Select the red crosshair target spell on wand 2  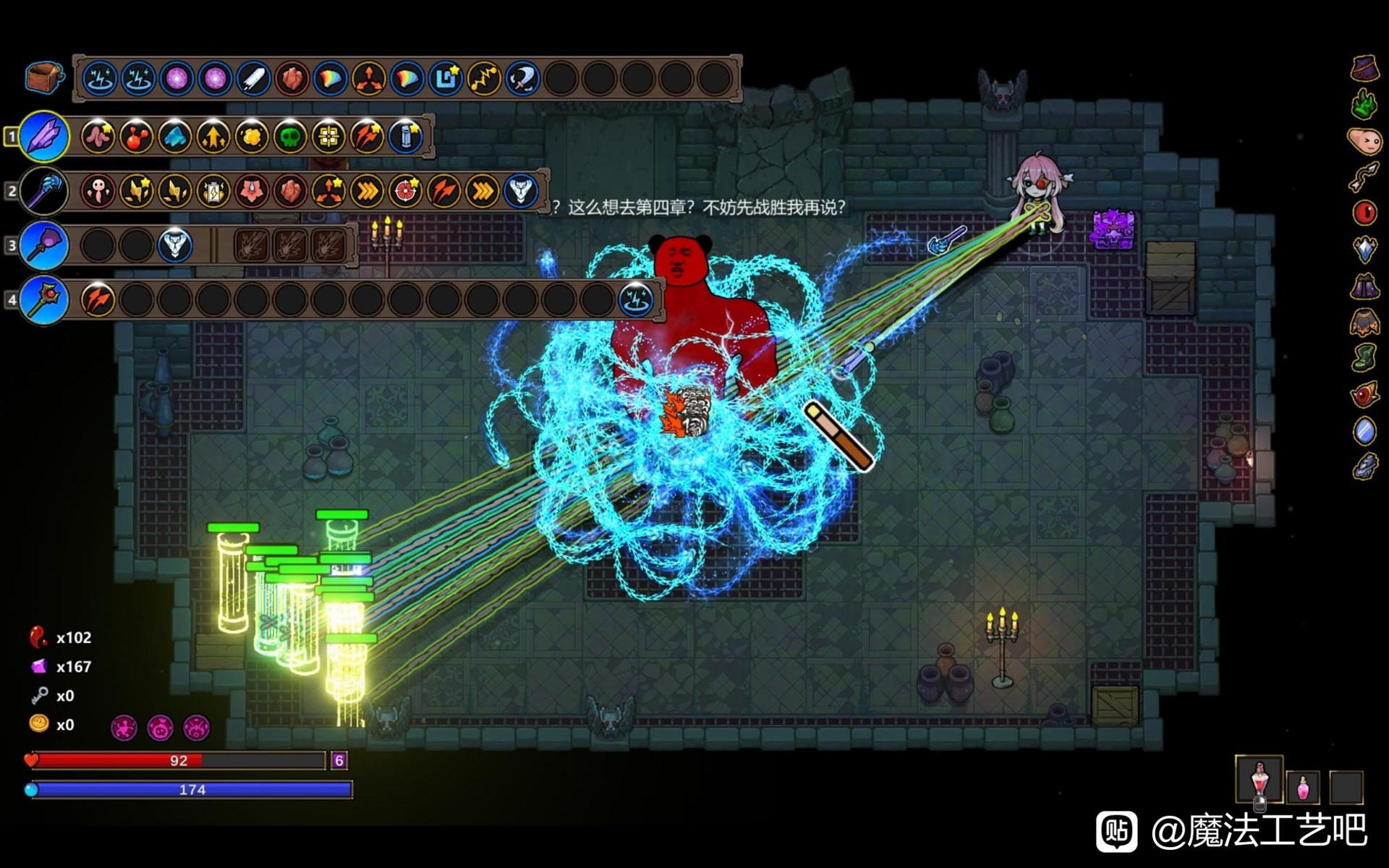pyautogui.click(x=405, y=191)
